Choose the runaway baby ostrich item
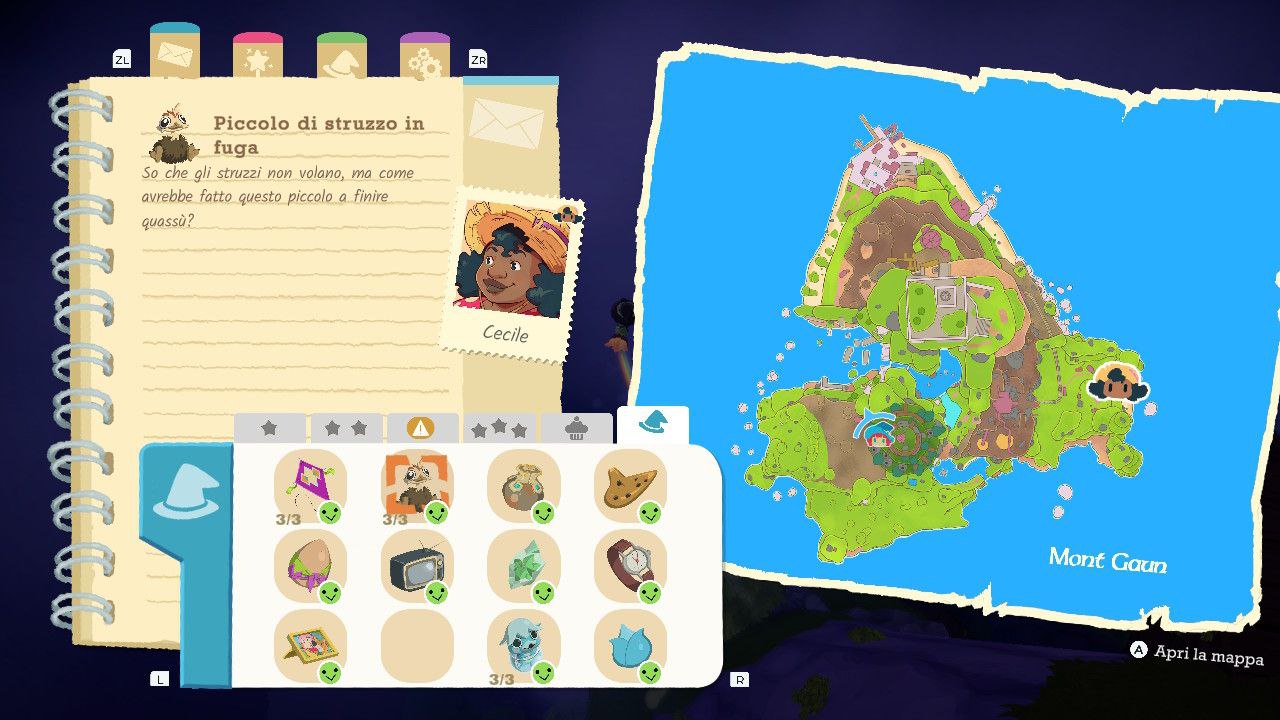This screenshot has height=720, width=1280. 416,485
